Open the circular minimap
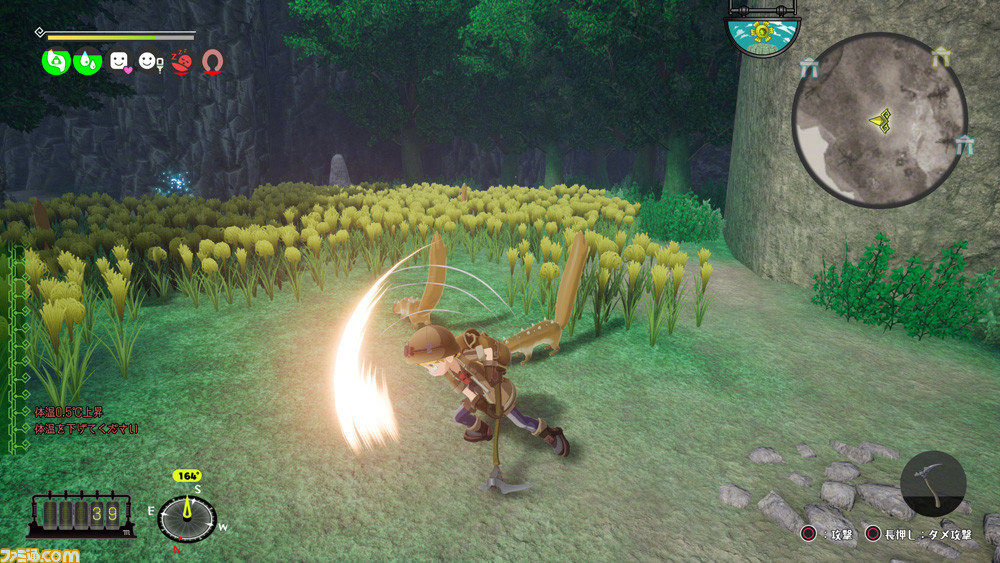The height and width of the screenshot is (563, 1000). [879, 120]
